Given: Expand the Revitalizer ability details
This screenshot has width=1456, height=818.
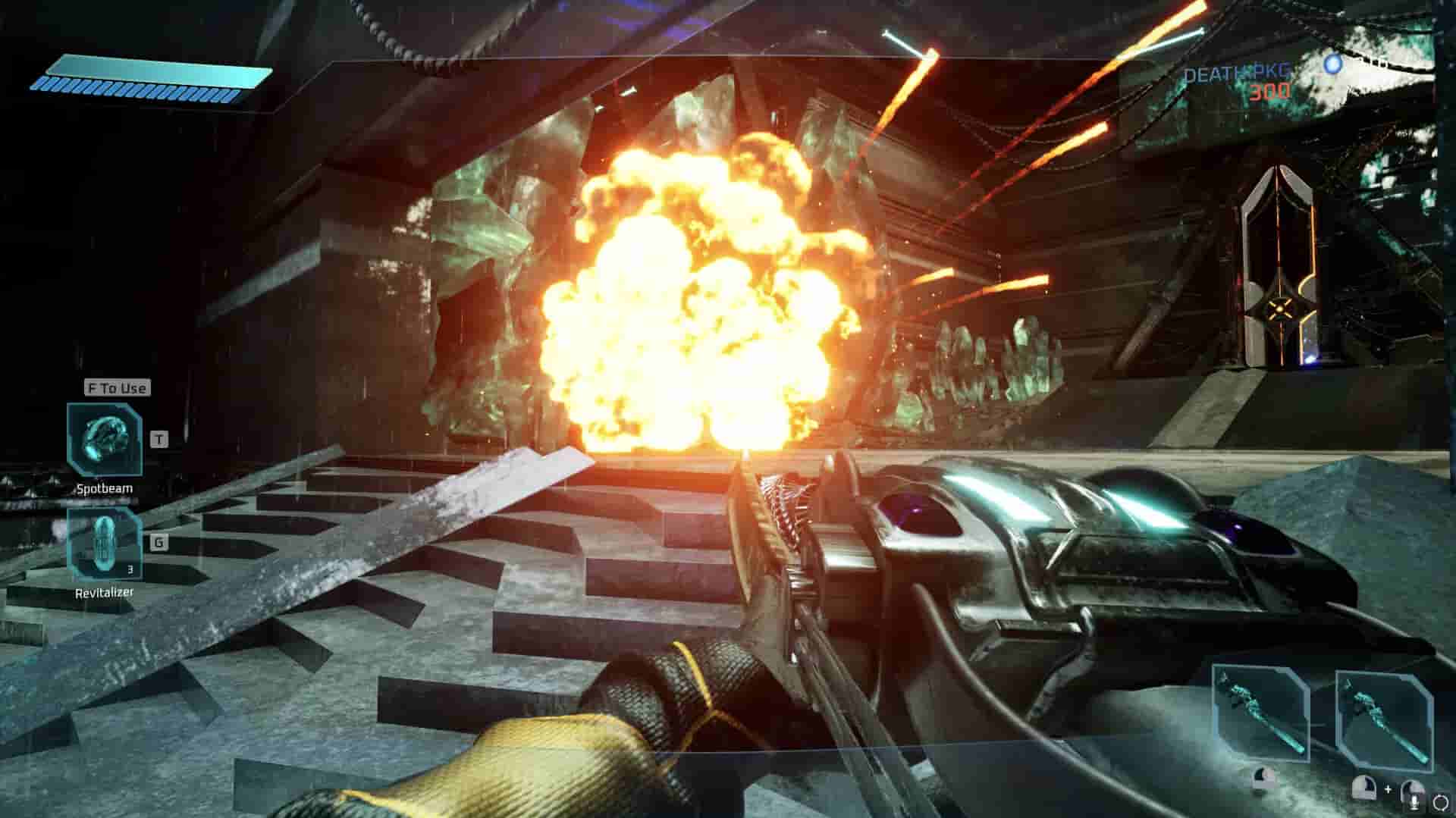Looking at the screenshot, I should click(106, 546).
